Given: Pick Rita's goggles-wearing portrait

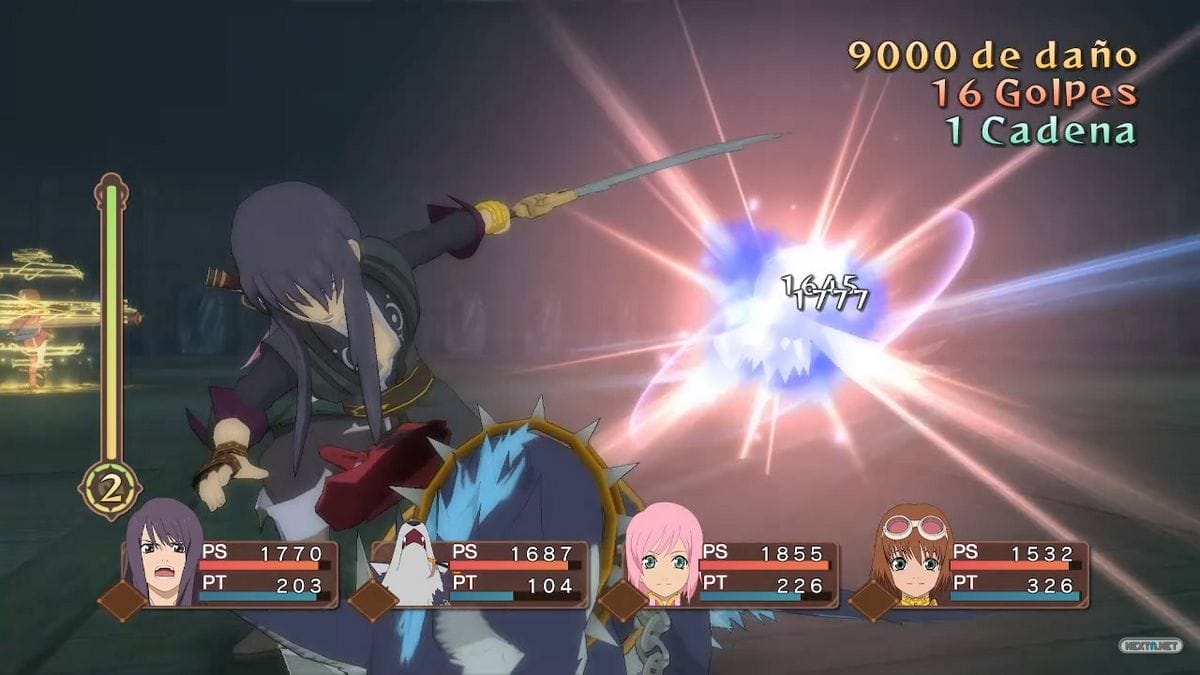Looking at the screenshot, I should (912, 556).
